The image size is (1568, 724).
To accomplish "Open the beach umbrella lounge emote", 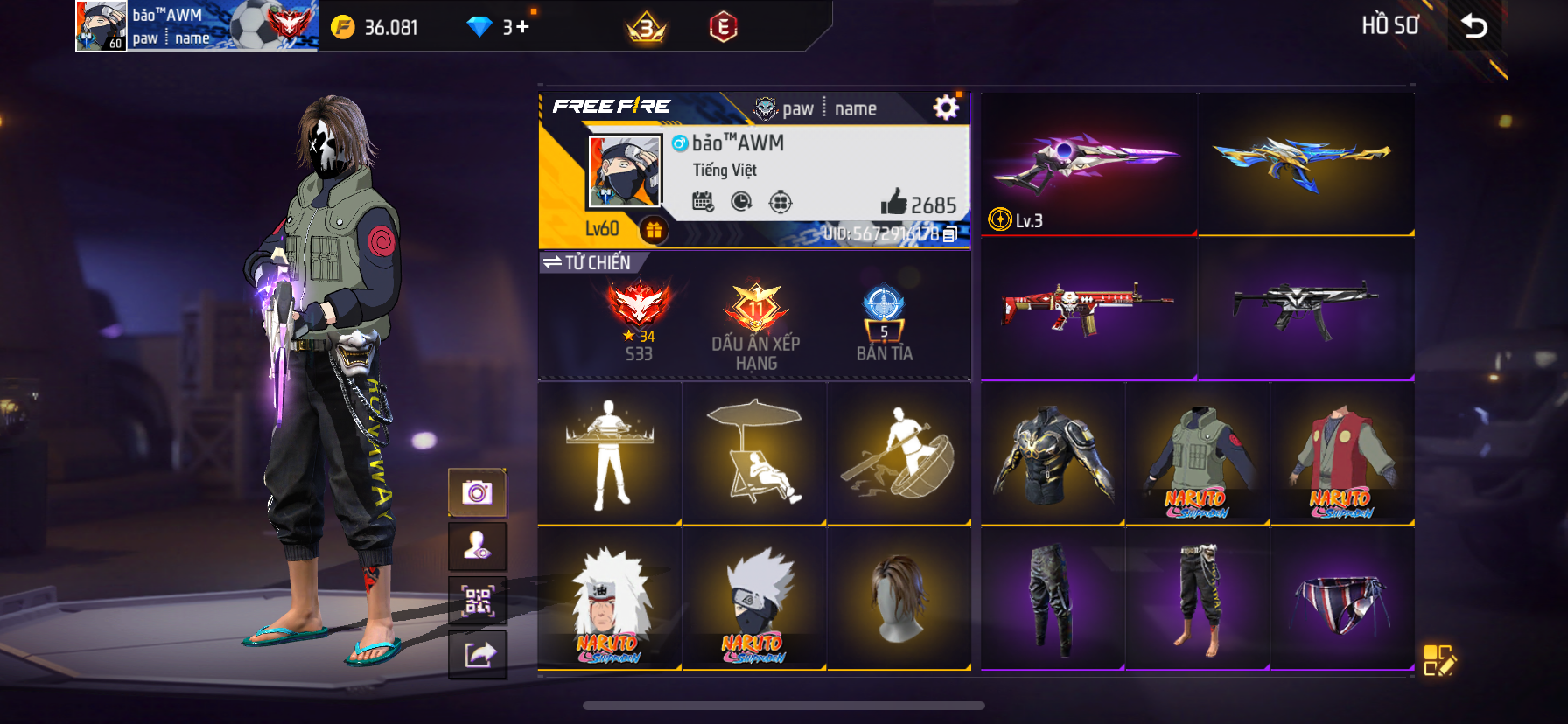I will tap(753, 454).
